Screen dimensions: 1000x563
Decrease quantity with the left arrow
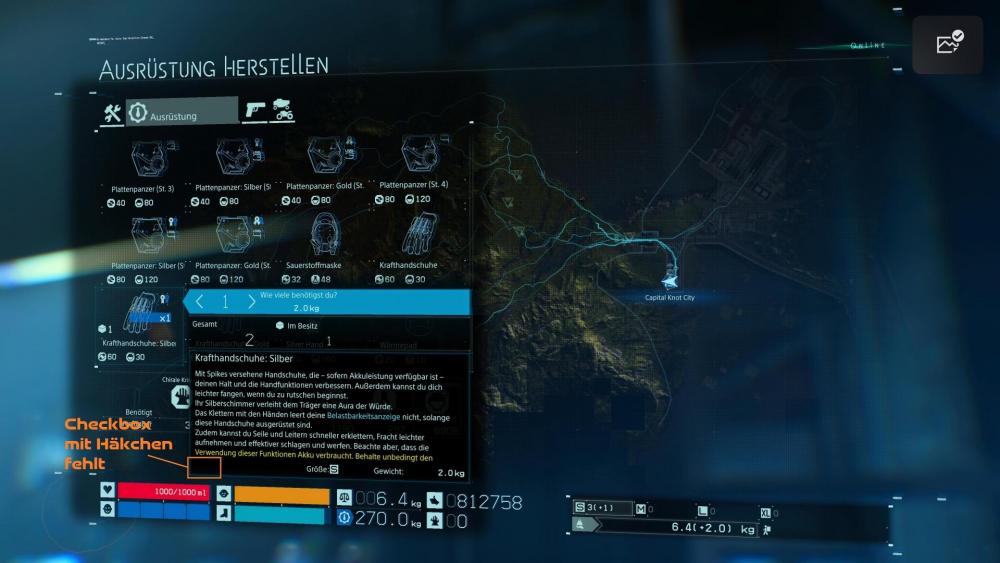(x=200, y=302)
